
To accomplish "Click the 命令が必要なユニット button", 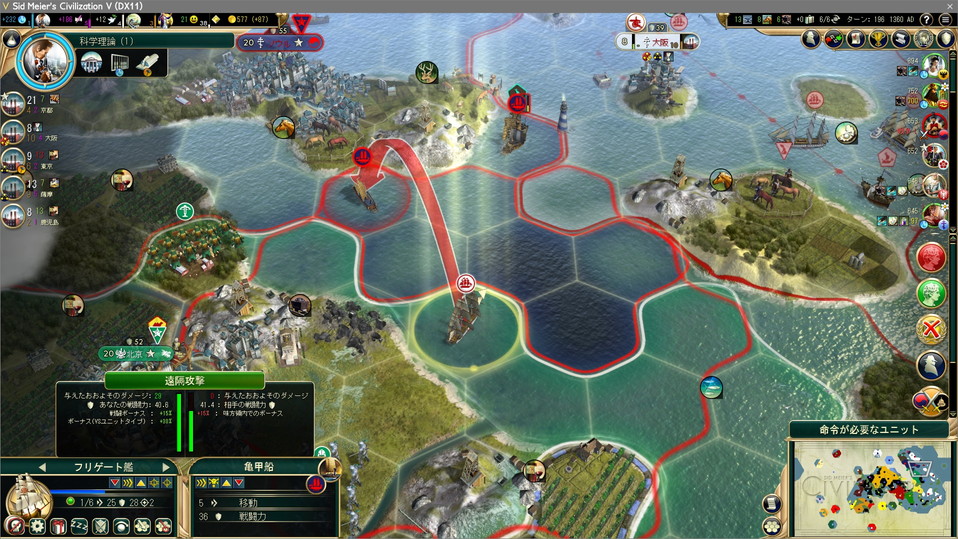I will pos(868,430).
